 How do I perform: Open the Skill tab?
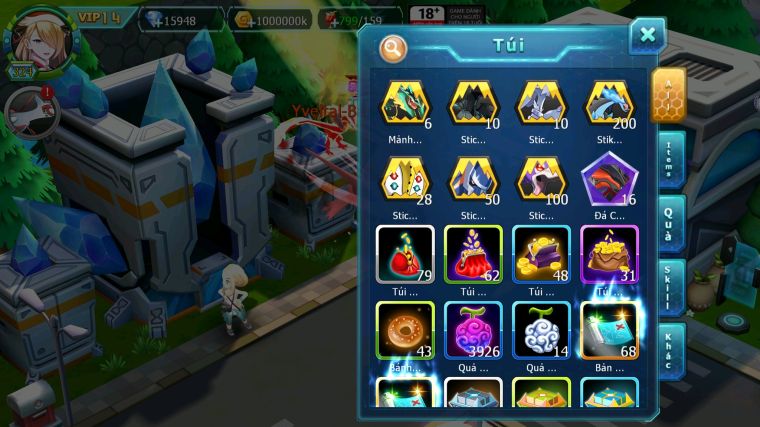click(668, 286)
